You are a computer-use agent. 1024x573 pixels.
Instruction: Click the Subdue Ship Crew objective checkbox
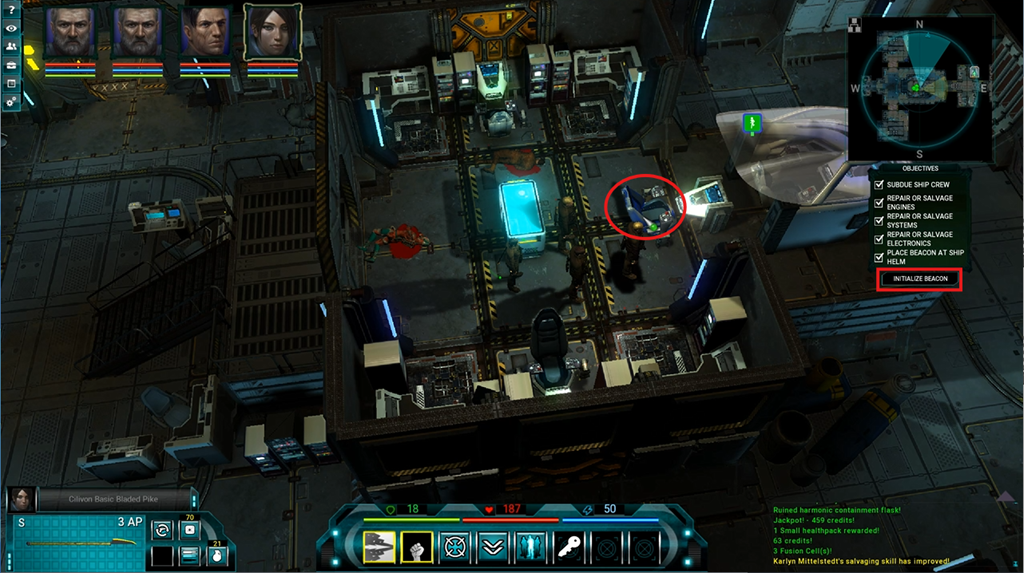click(879, 185)
